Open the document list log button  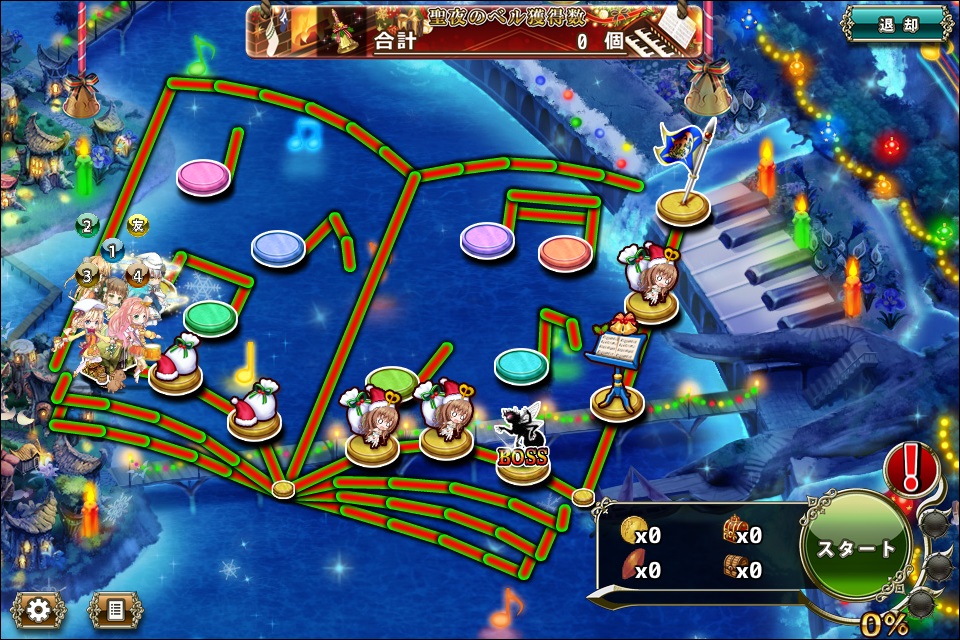tap(115, 608)
